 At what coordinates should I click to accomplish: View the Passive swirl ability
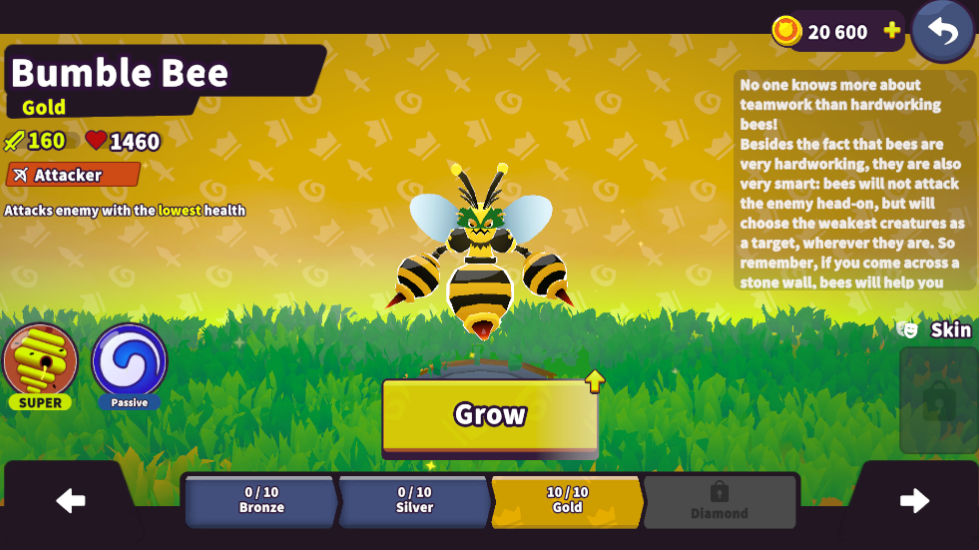pos(129,361)
